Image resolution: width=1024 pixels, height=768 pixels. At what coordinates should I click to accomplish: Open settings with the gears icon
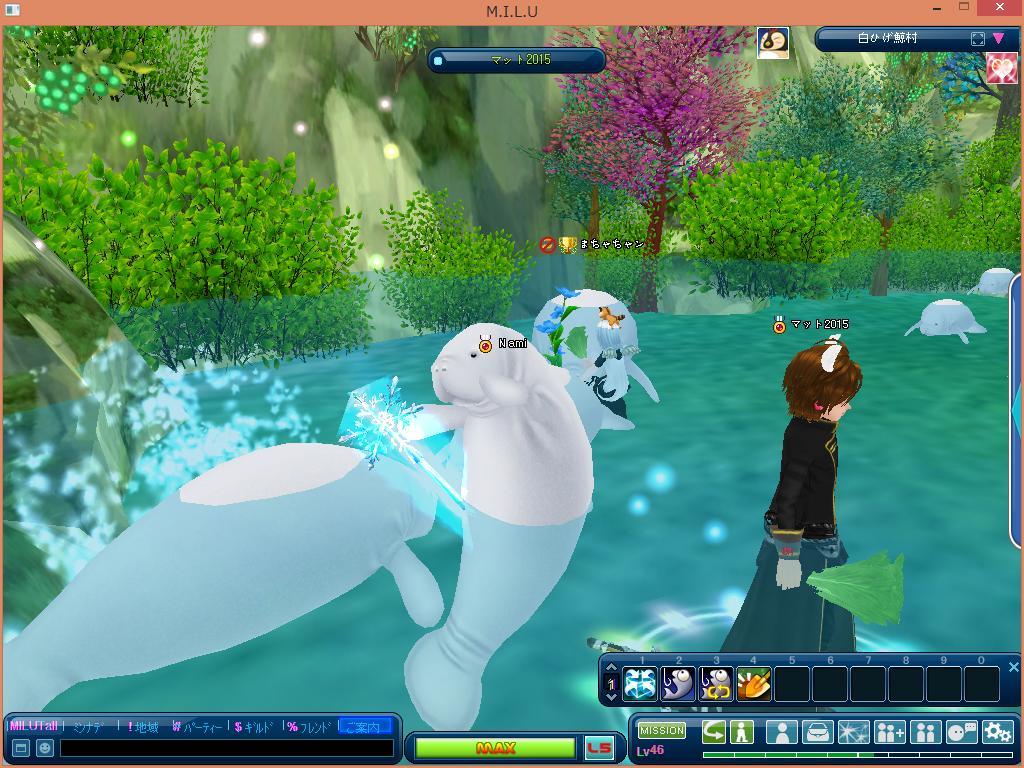tap(997, 732)
